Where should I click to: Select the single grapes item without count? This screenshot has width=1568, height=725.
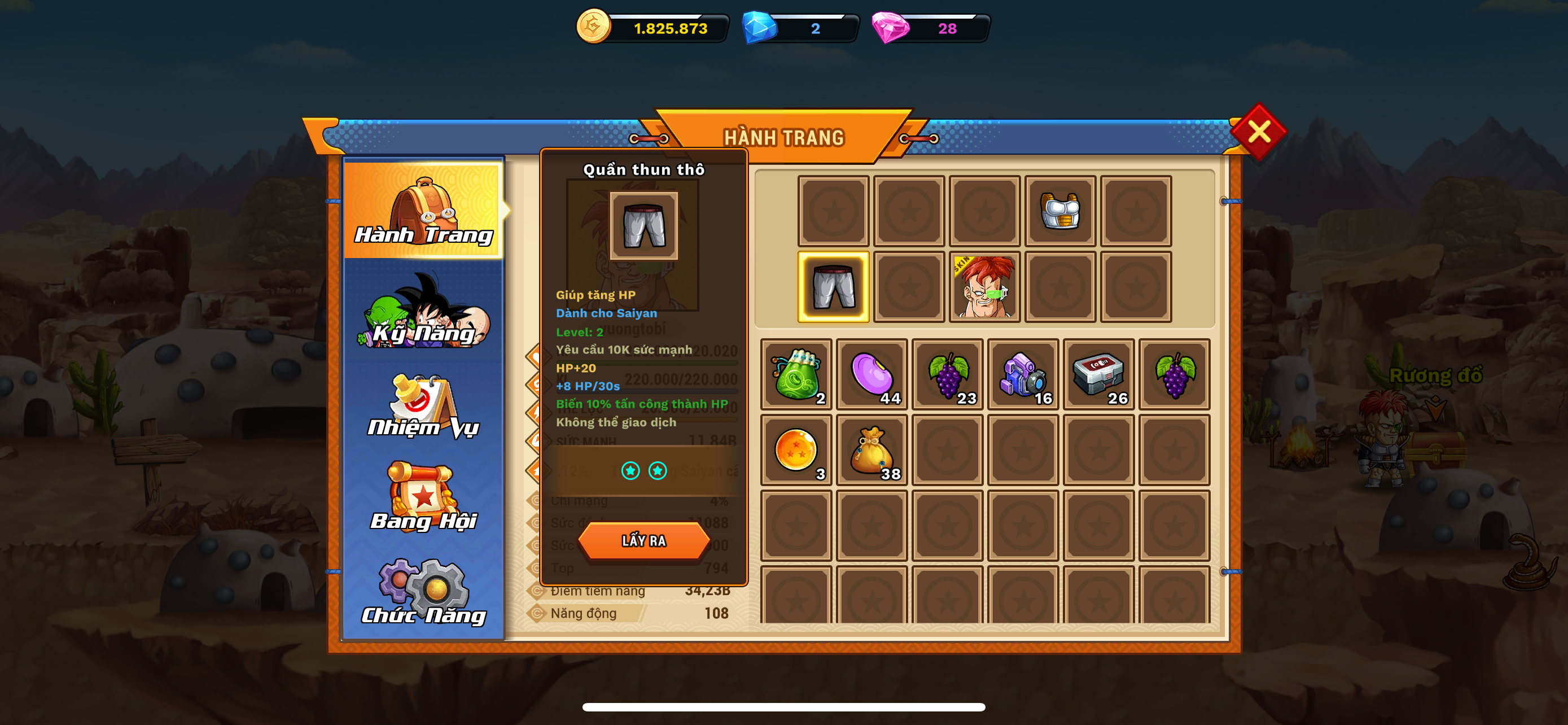pyautogui.click(x=1174, y=374)
